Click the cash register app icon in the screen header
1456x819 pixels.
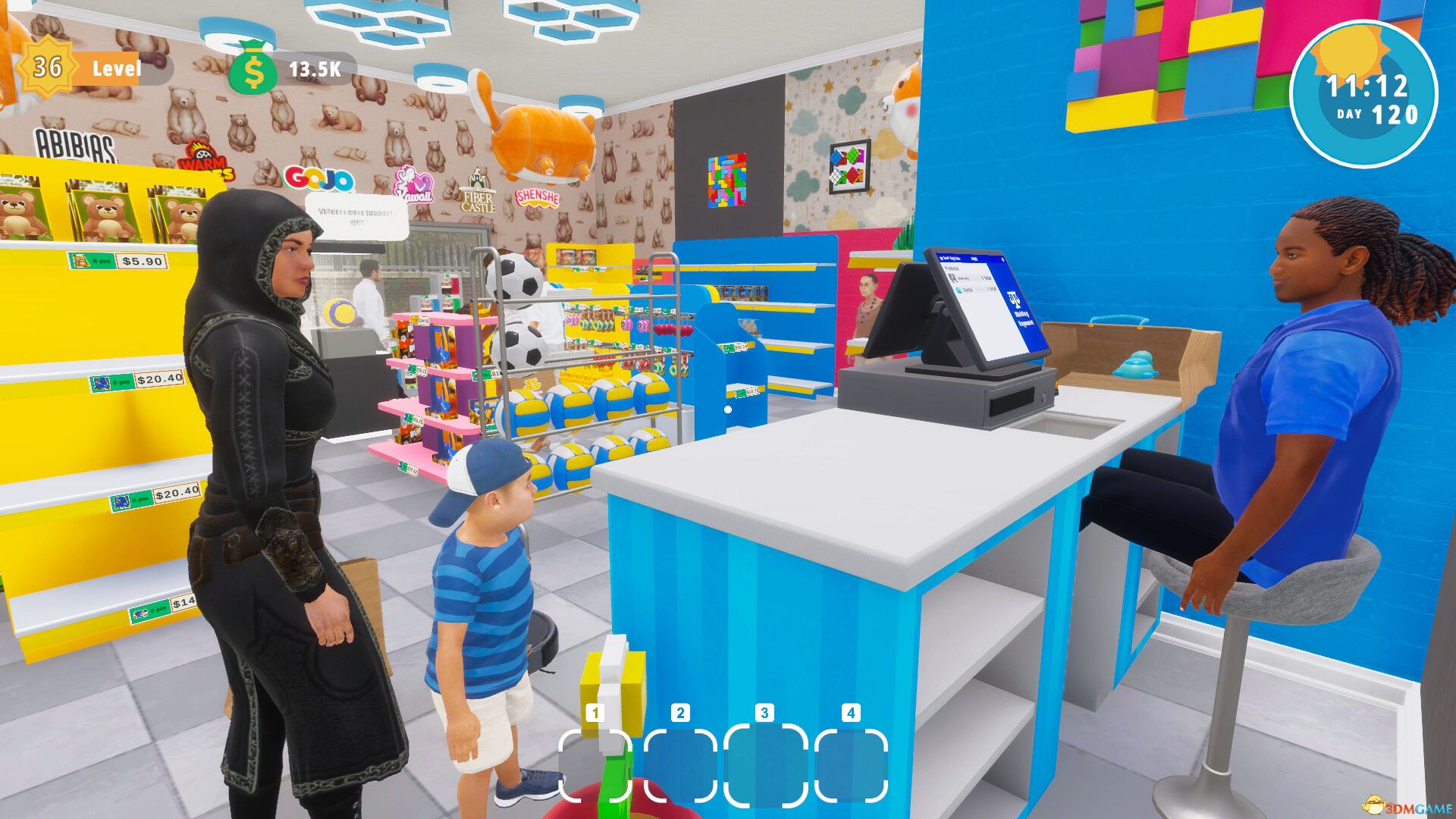click(943, 259)
